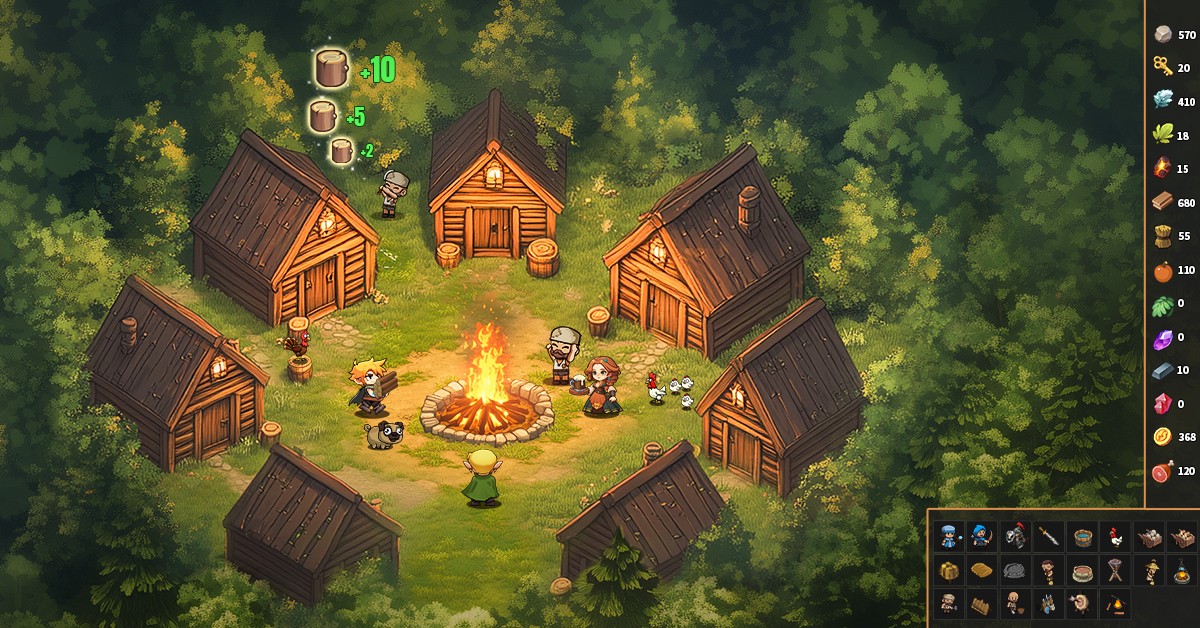Choose the crossed-leg tanning rack slot

[x=1114, y=570]
